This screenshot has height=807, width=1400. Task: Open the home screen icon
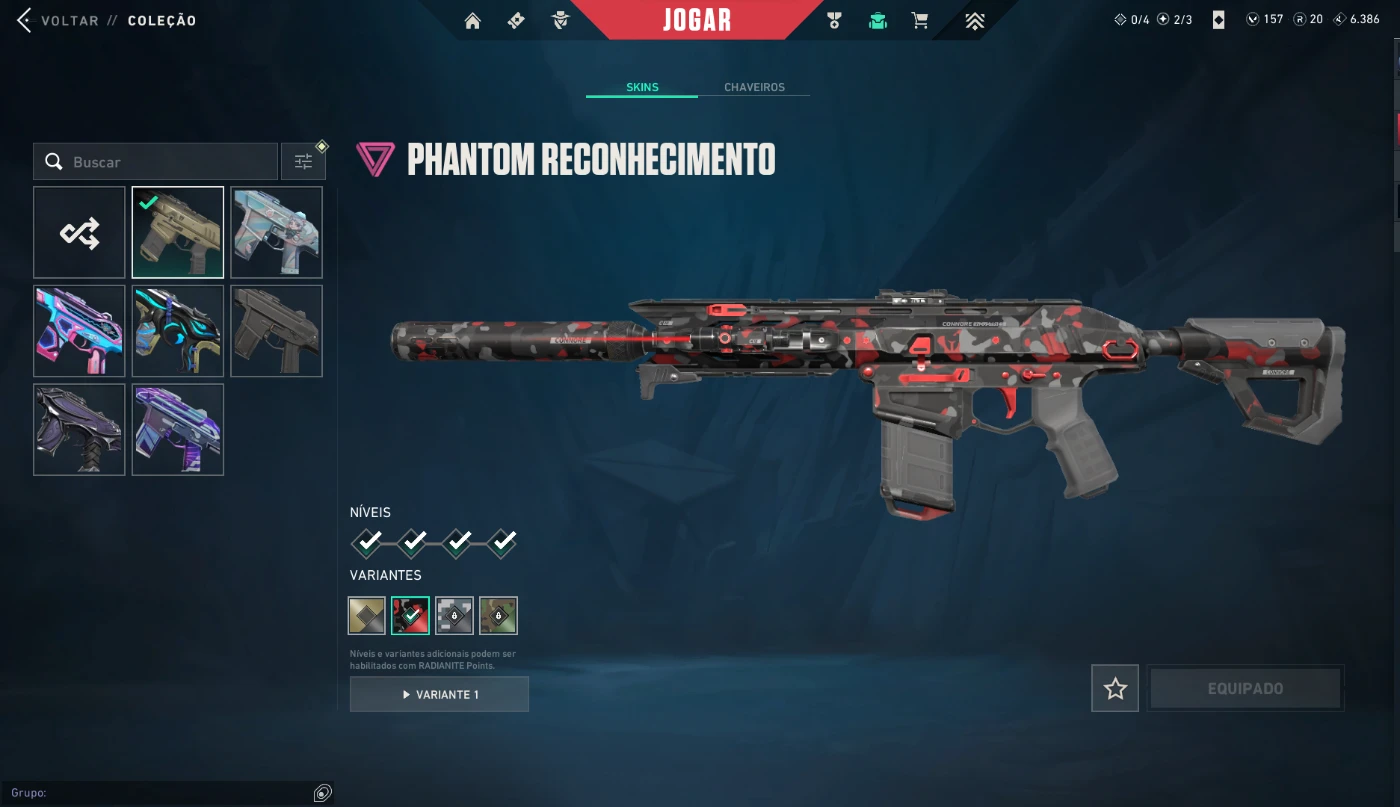(x=473, y=21)
